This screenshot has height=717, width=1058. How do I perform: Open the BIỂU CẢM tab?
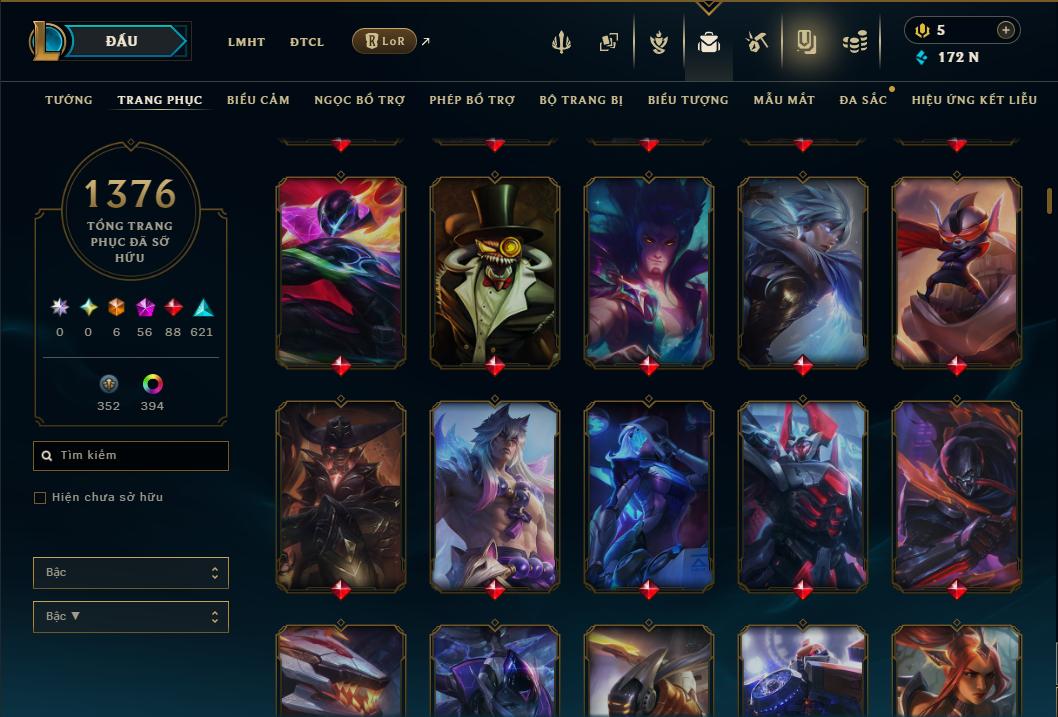click(x=258, y=100)
